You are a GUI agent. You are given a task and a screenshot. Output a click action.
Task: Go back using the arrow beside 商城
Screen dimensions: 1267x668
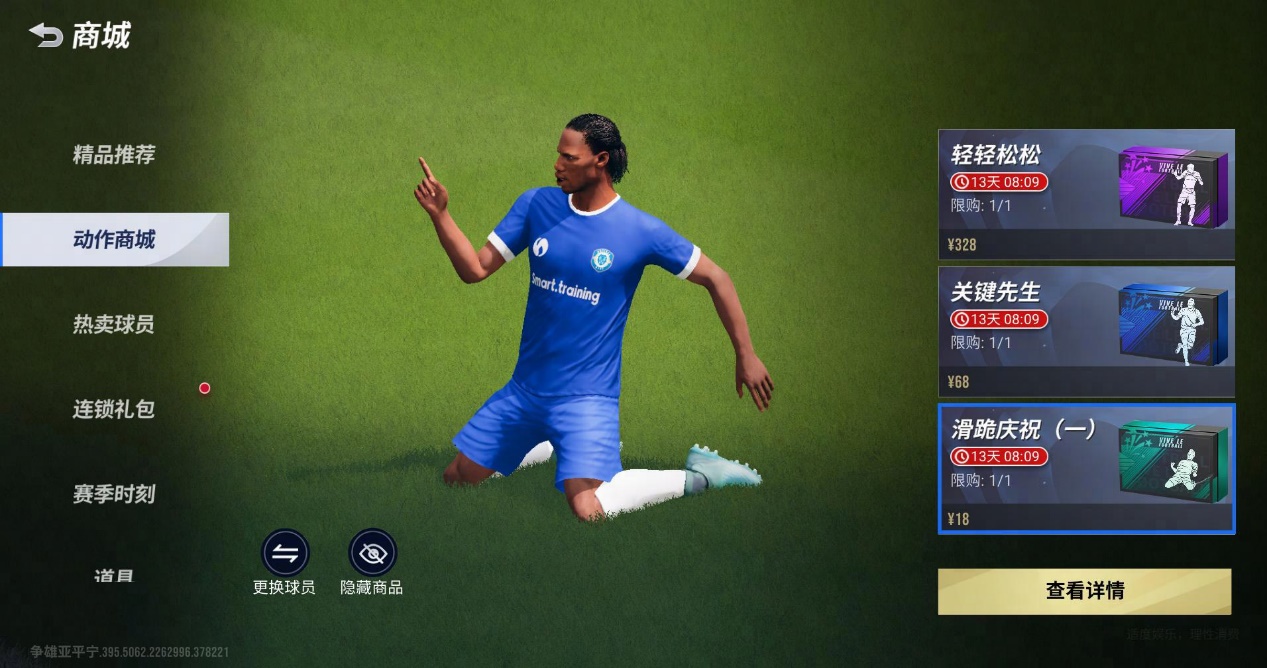(46, 36)
